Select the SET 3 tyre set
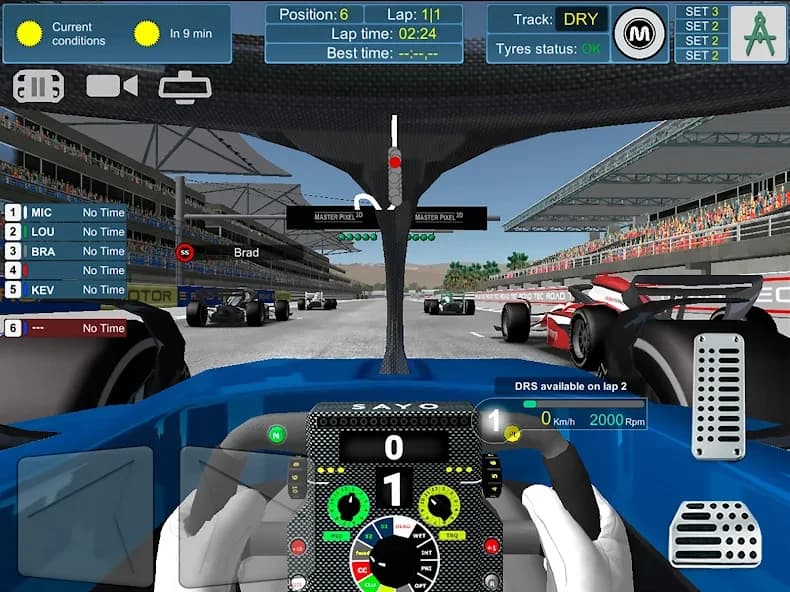 [x=702, y=12]
